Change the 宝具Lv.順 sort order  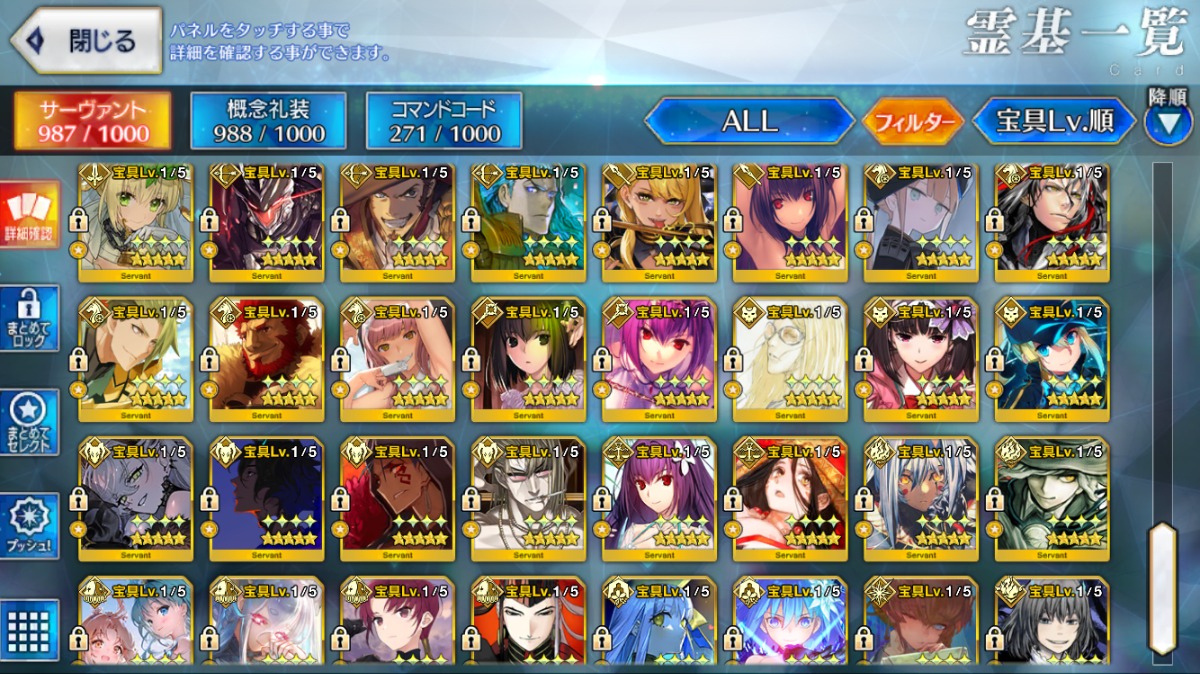1055,122
